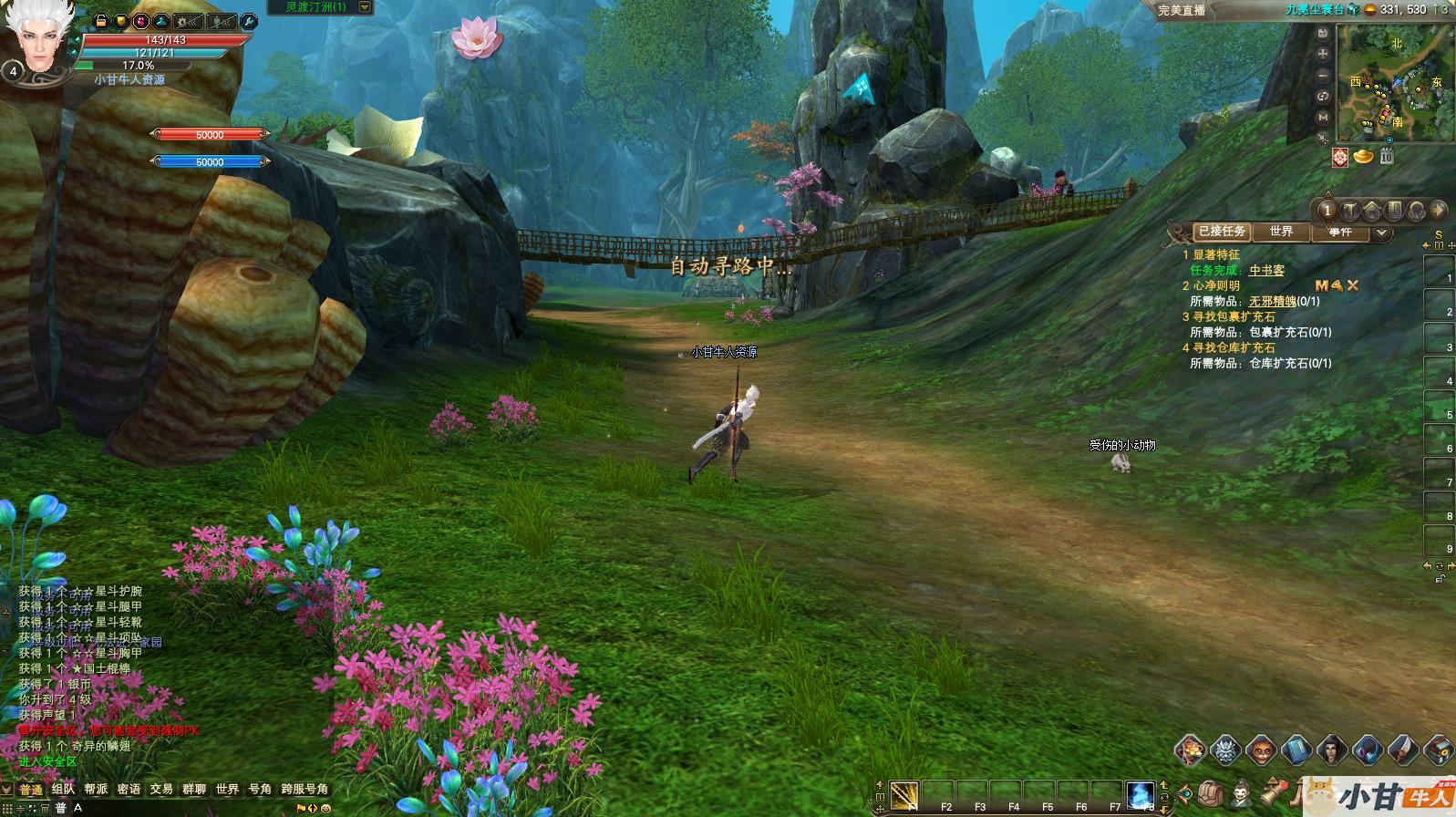Zoom out the minimap with the minus button
1456x817 pixels.
coord(1323,76)
